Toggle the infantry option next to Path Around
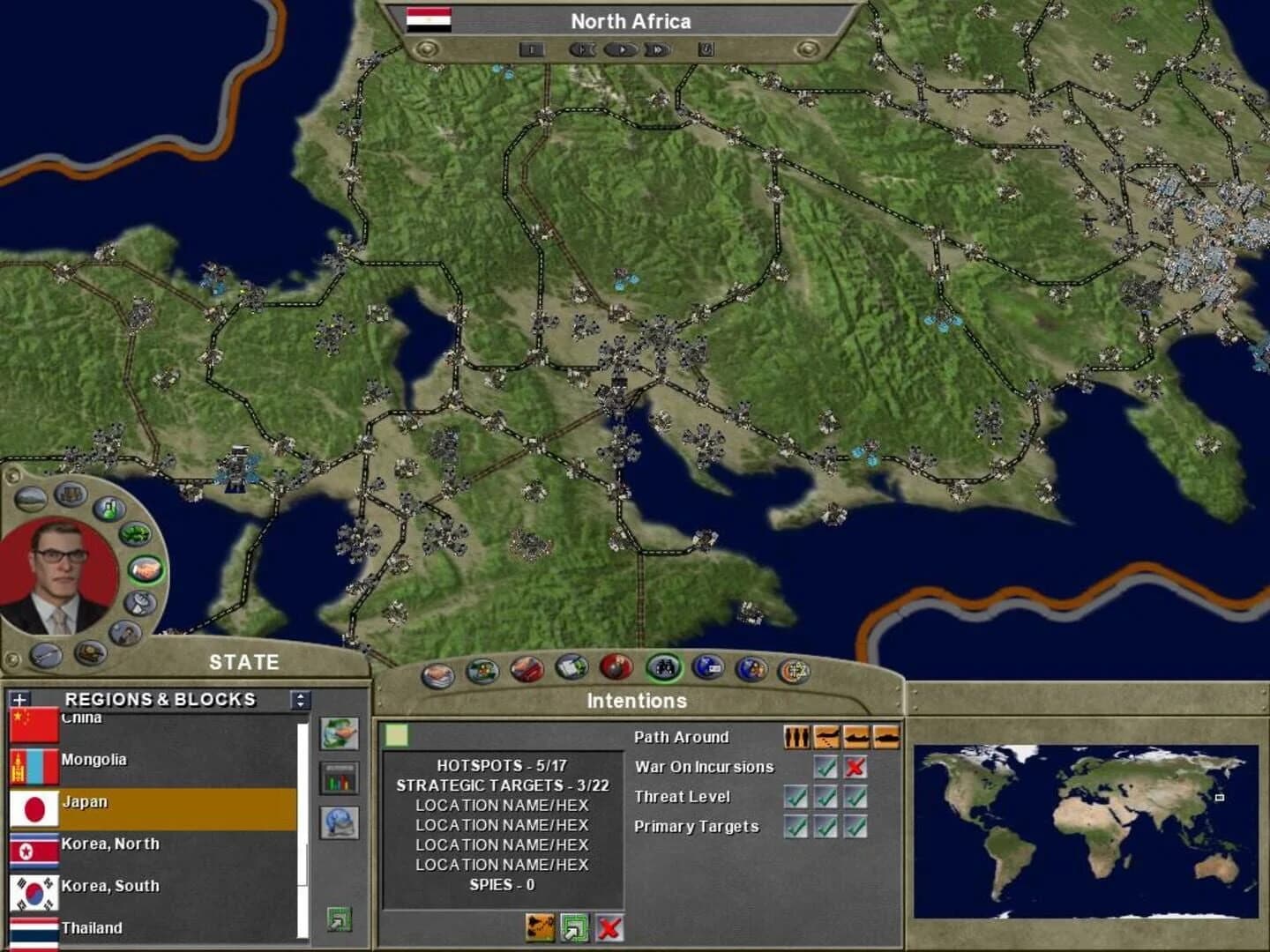 tap(796, 737)
